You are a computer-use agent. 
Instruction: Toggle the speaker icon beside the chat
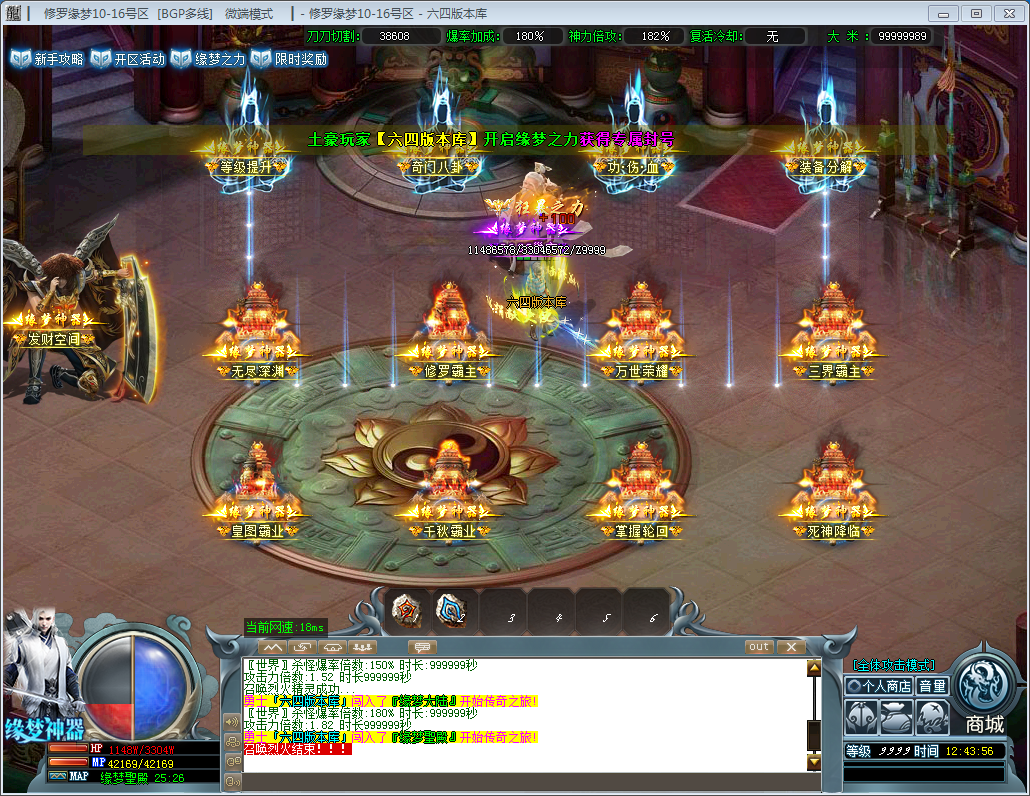232,722
